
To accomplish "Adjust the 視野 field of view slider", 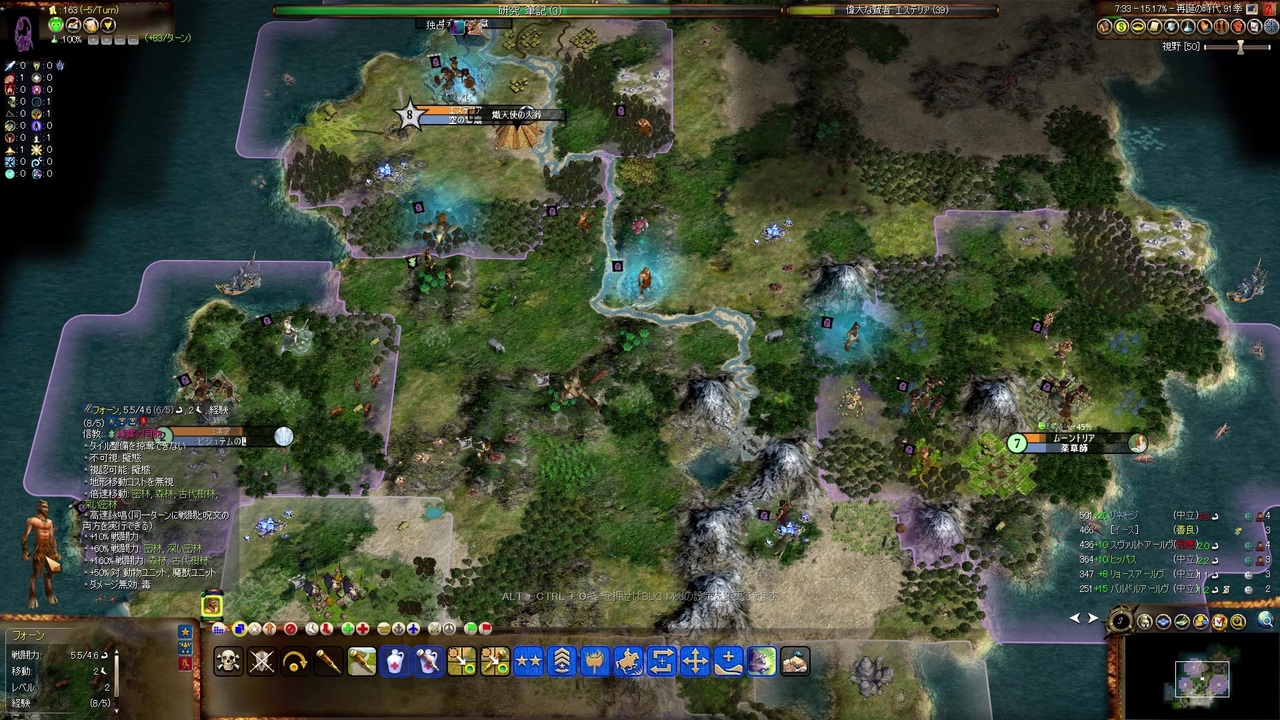I will [1241, 47].
